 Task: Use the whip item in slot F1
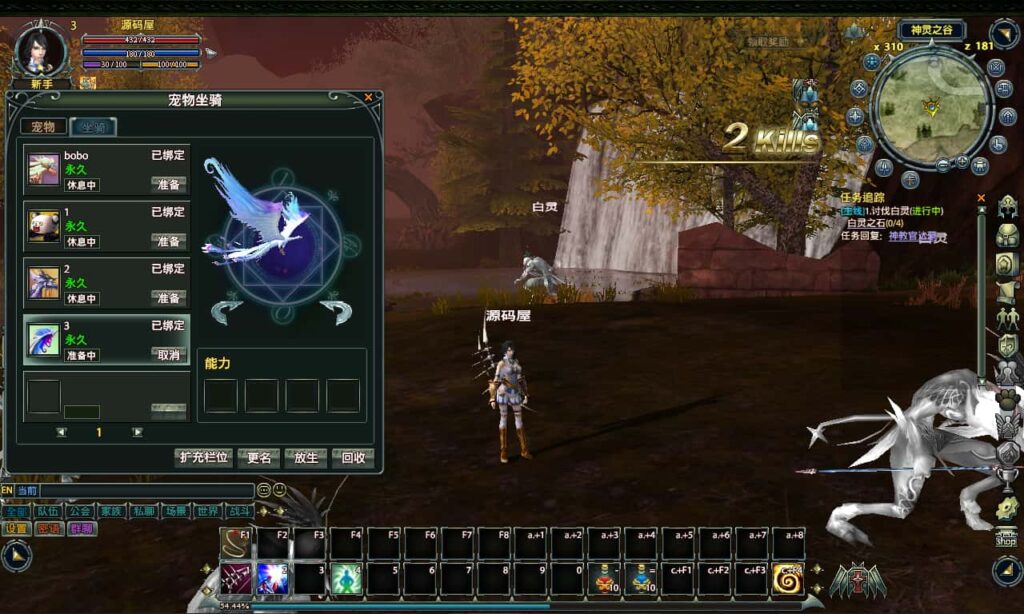click(235, 544)
